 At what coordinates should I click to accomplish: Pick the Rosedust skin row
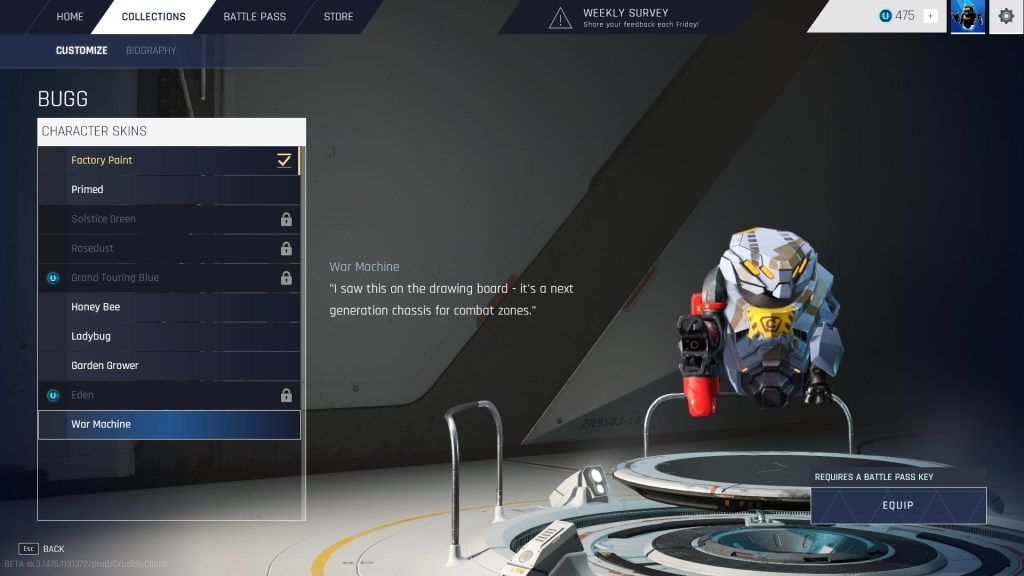(x=168, y=248)
